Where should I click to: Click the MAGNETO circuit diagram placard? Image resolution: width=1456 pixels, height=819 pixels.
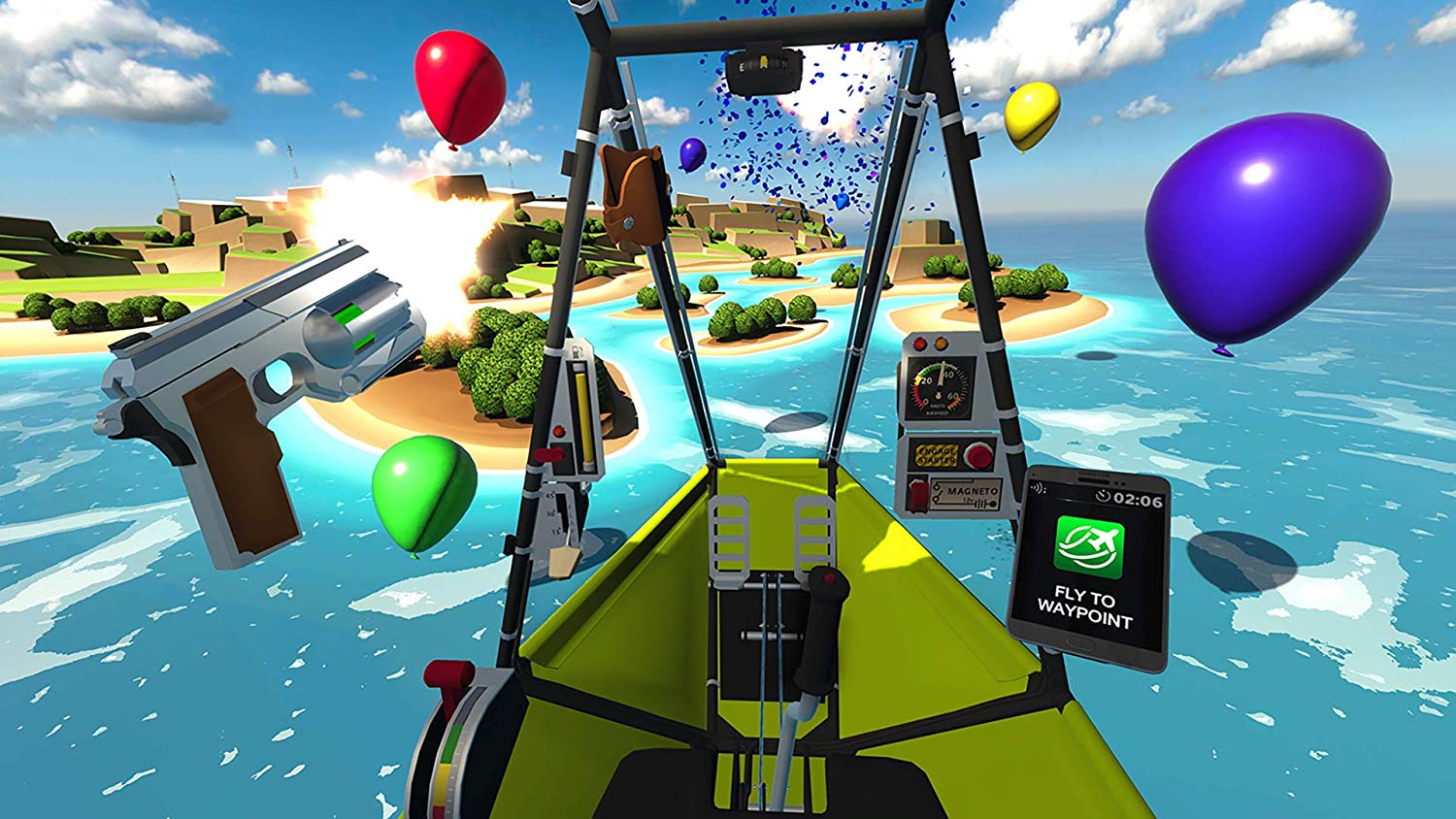tap(967, 493)
